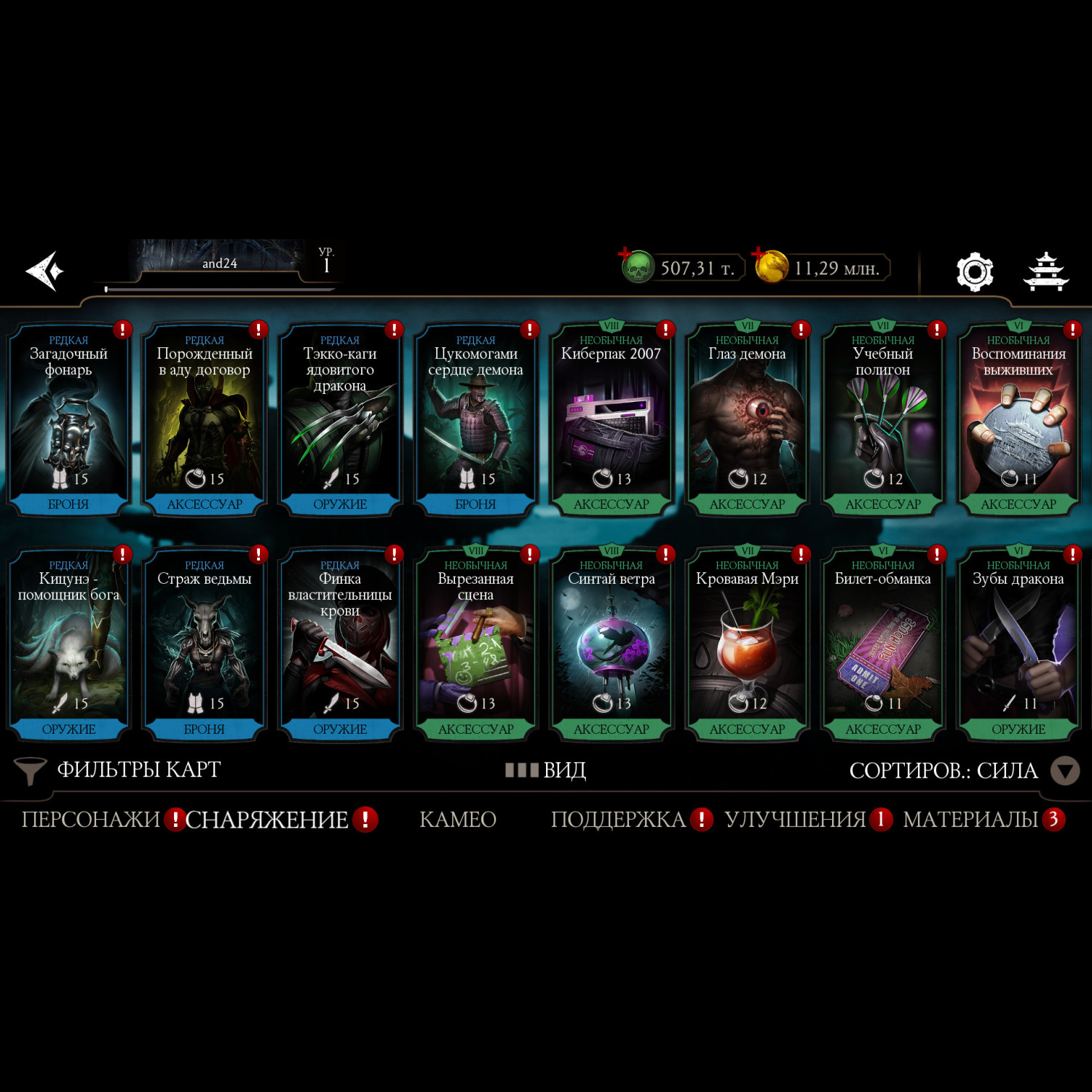Show the МАТЕРИАЛЫ tab
The image size is (1092, 1092).
point(970,820)
